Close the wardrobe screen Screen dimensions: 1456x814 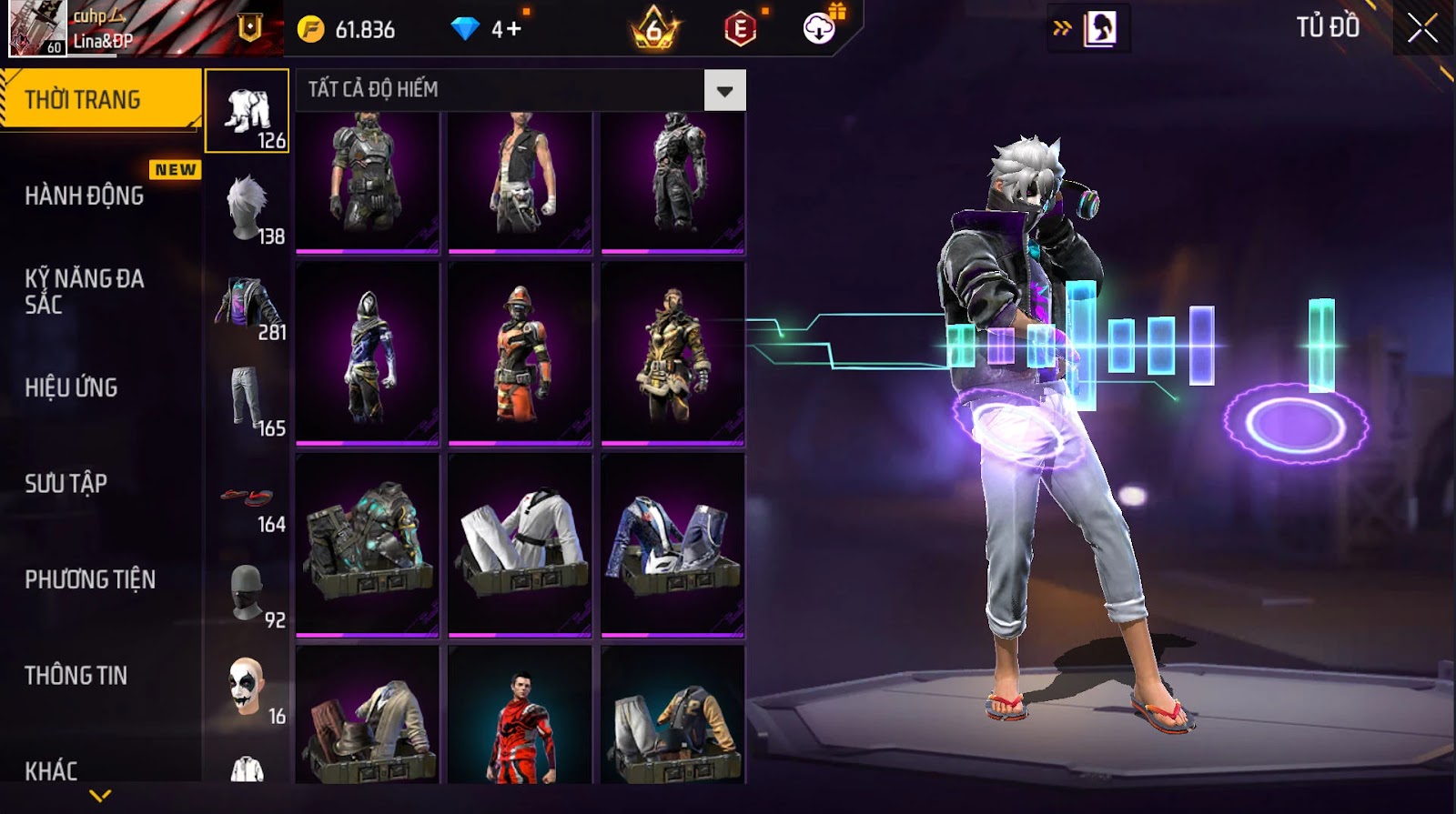click(1422, 29)
